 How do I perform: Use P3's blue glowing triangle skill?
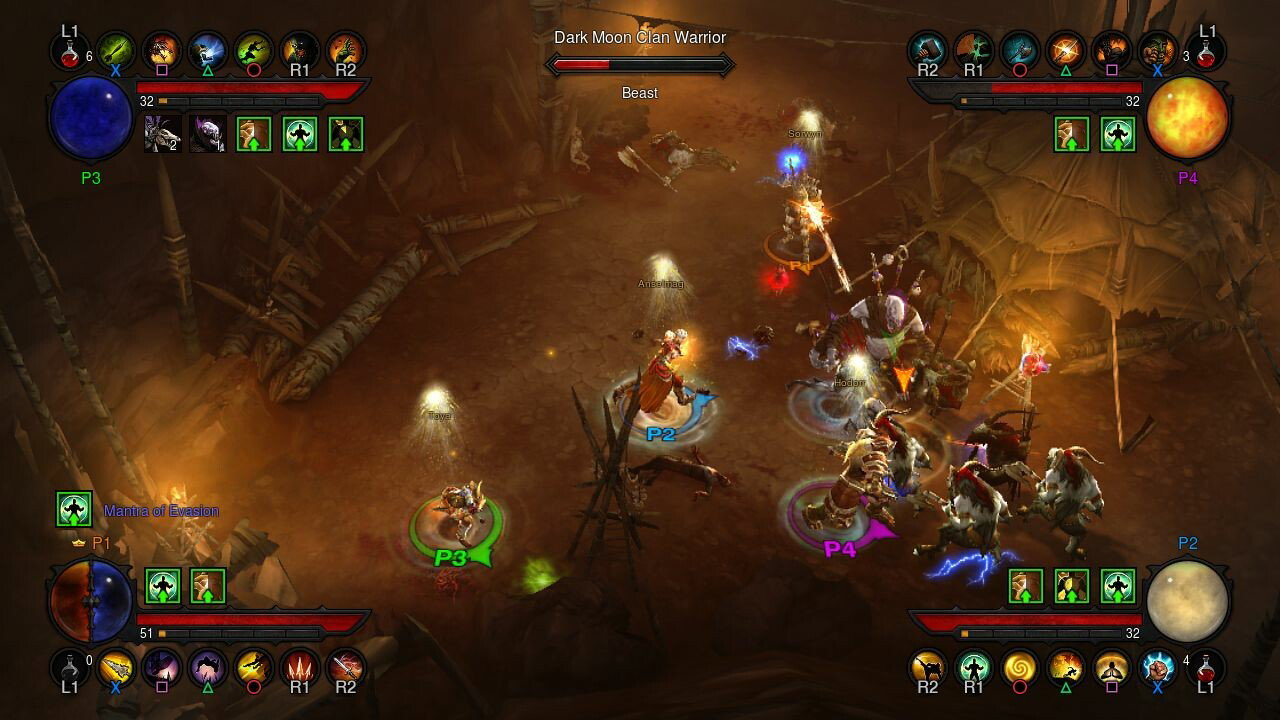[x=208, y=49]
